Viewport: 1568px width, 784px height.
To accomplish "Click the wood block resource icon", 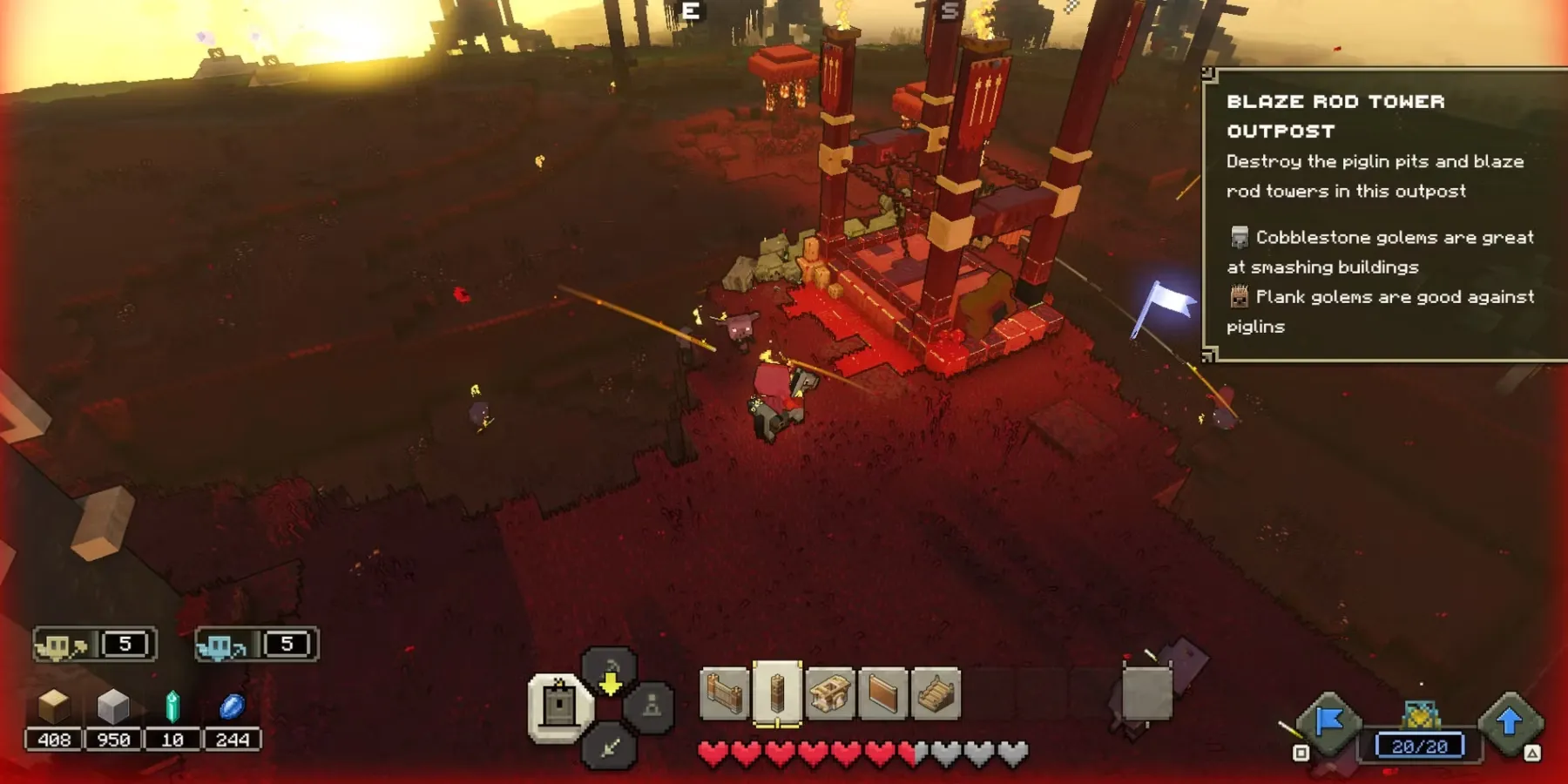I will click(x=54, y=706).
